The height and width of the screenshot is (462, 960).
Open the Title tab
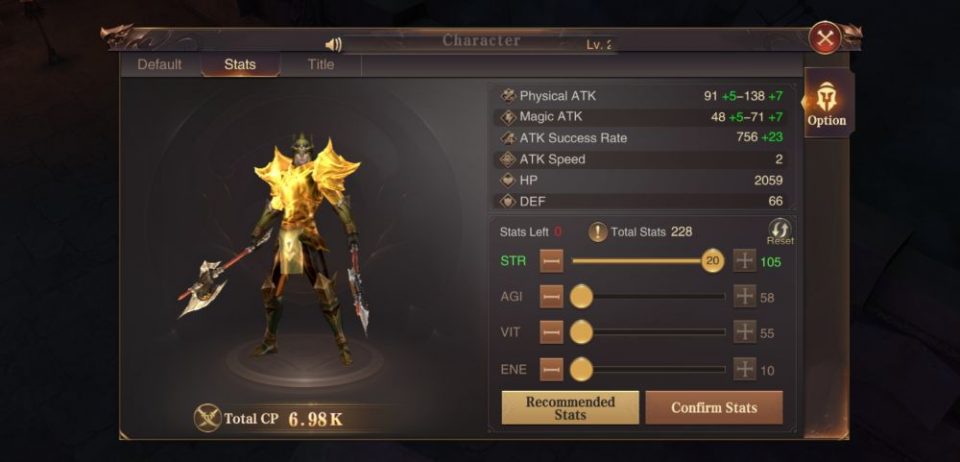321,65
